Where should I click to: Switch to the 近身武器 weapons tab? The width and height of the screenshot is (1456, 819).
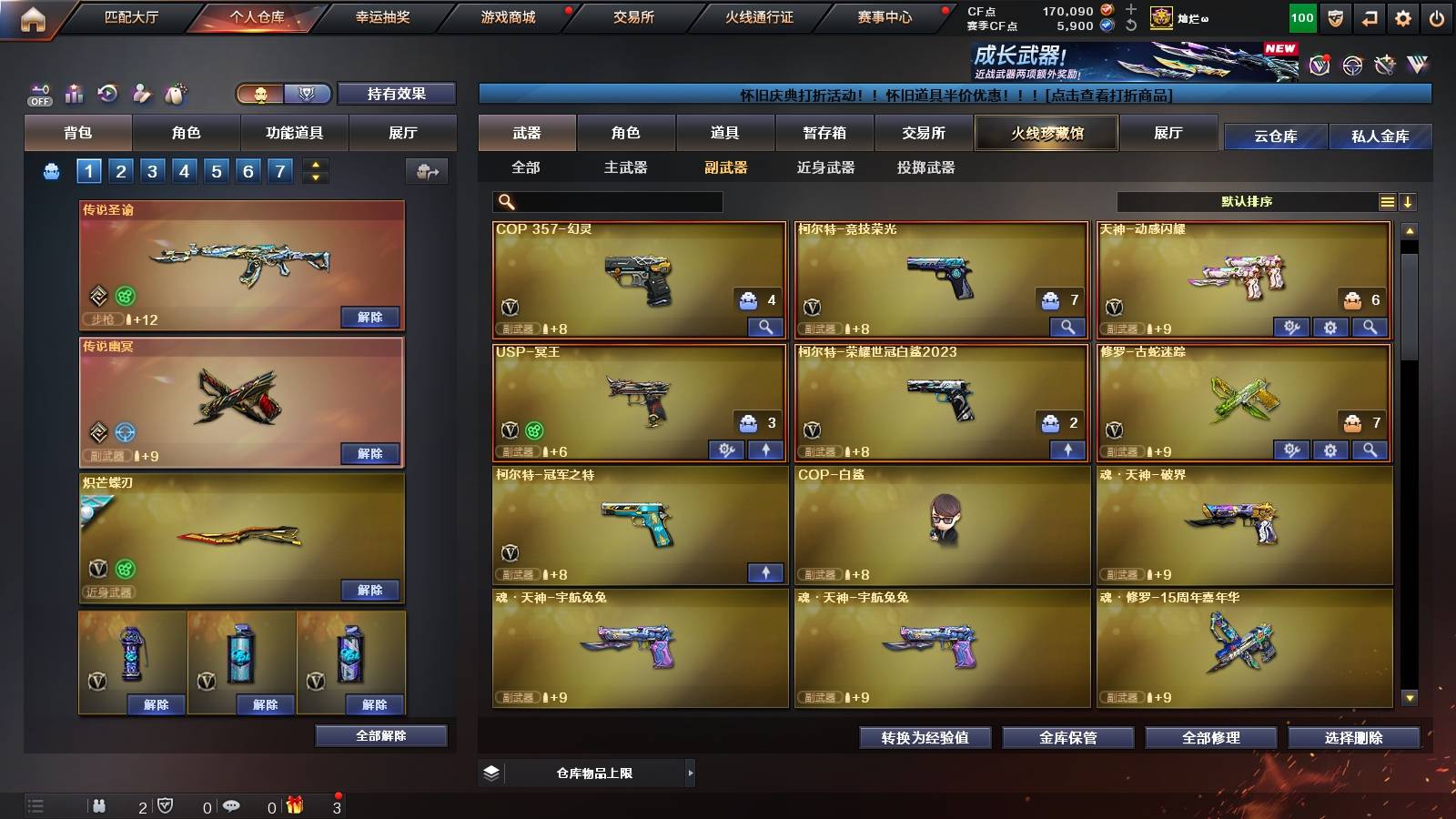pyautogui.click(x=824, y=168)
